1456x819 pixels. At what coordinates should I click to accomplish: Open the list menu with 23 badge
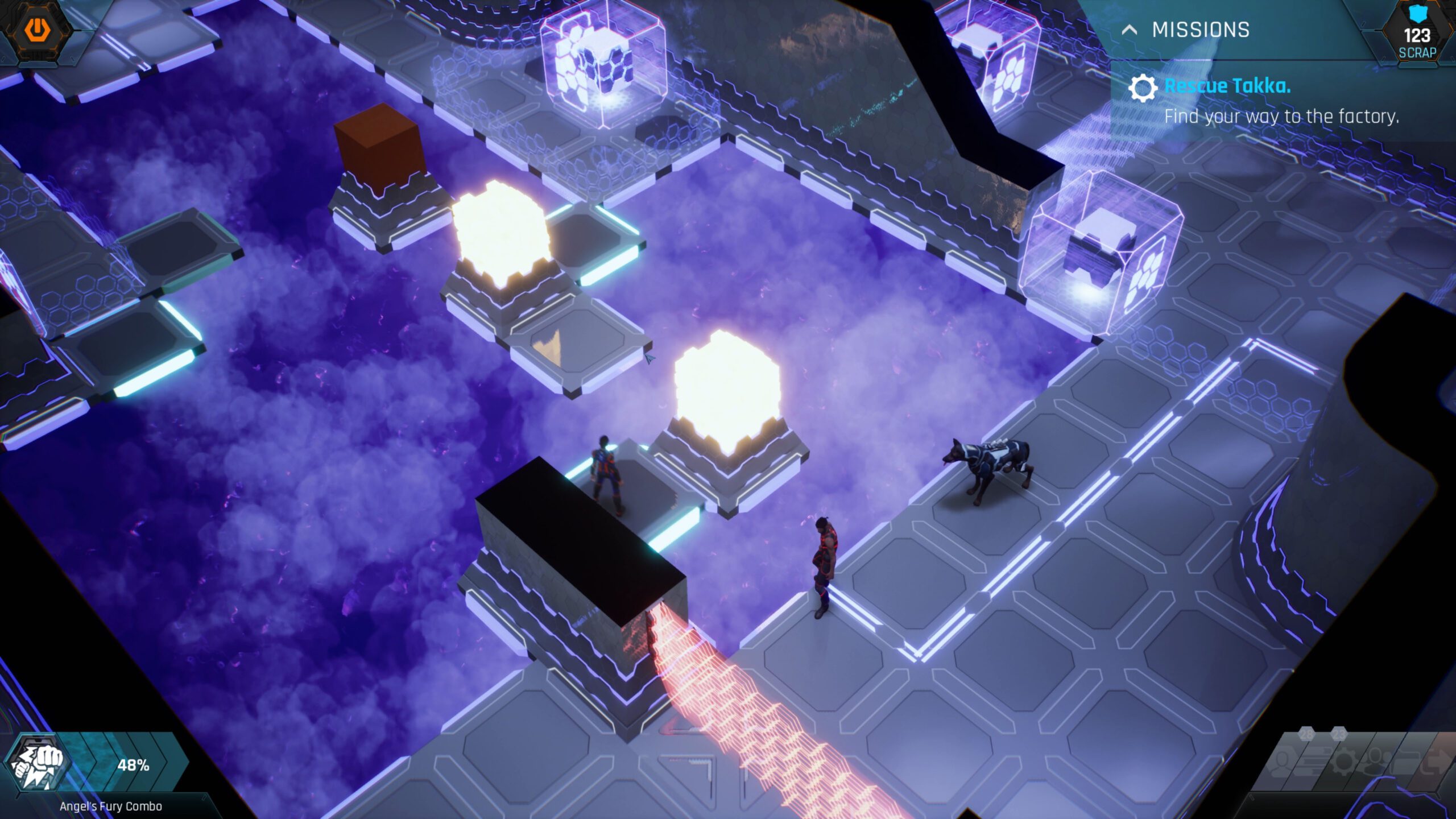coord(1315,761)
